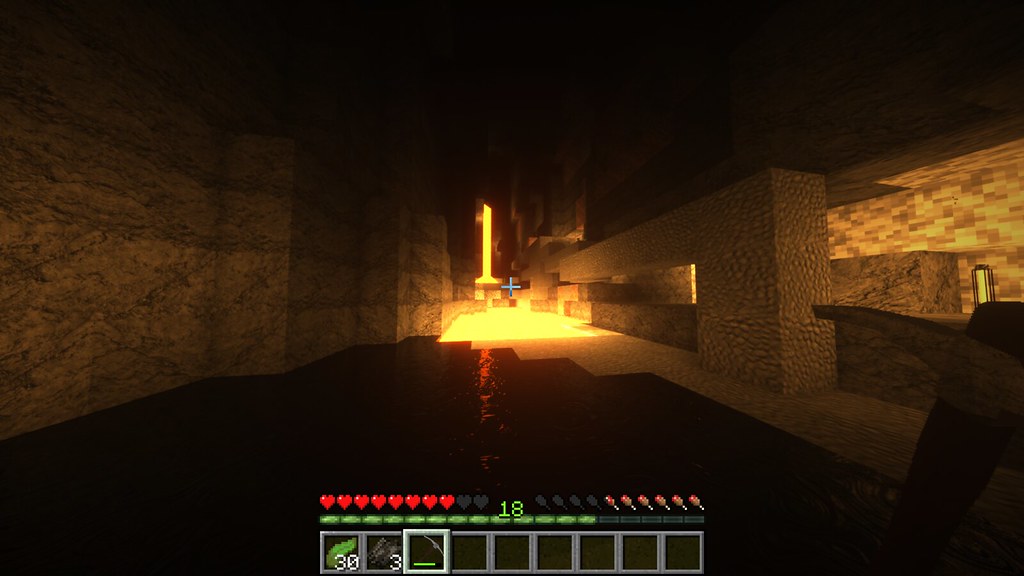Select the dark gray item stack of 3

click(x=383, y=552)
